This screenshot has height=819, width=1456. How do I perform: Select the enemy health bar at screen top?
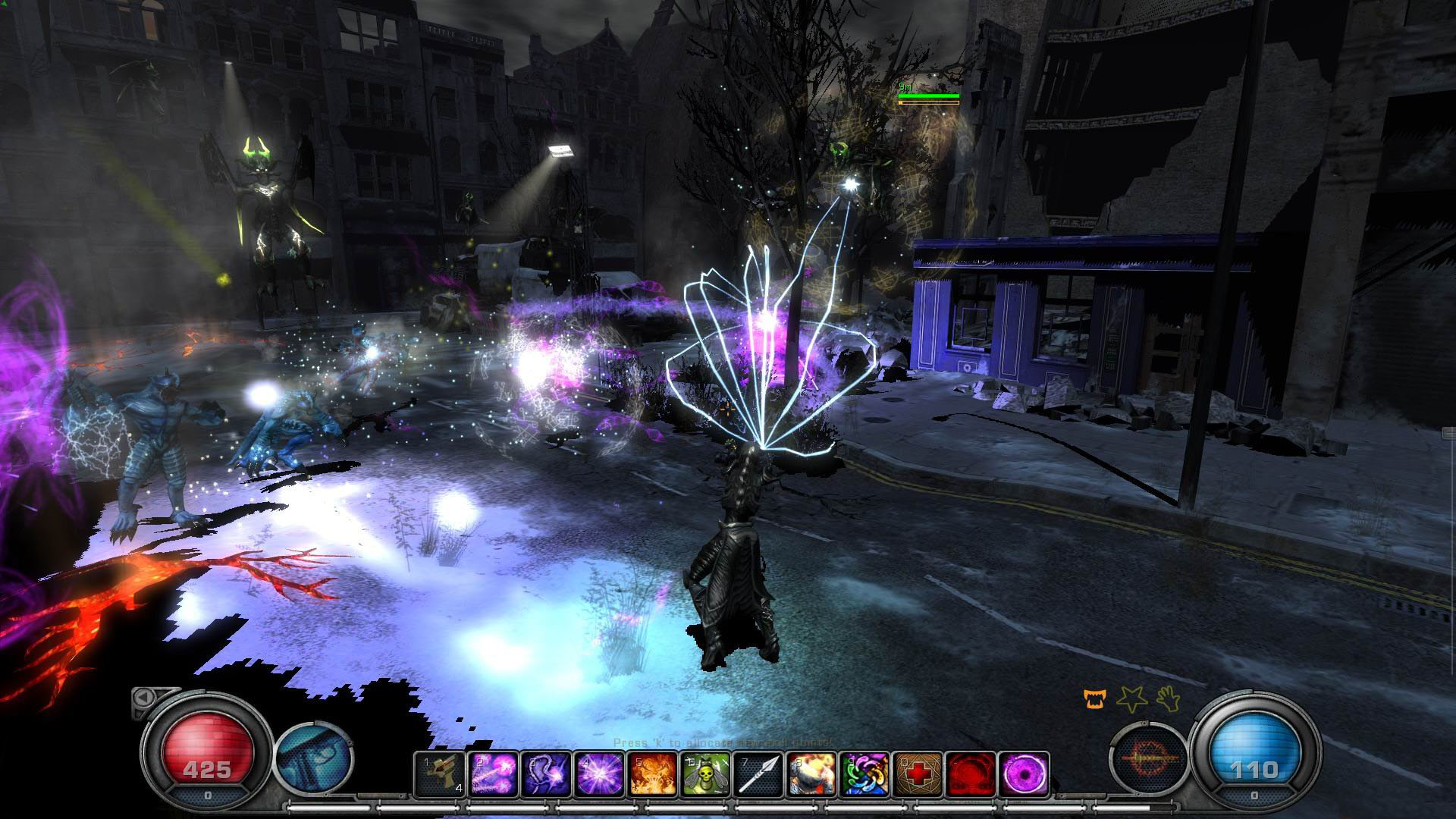[x=929, y=97]
